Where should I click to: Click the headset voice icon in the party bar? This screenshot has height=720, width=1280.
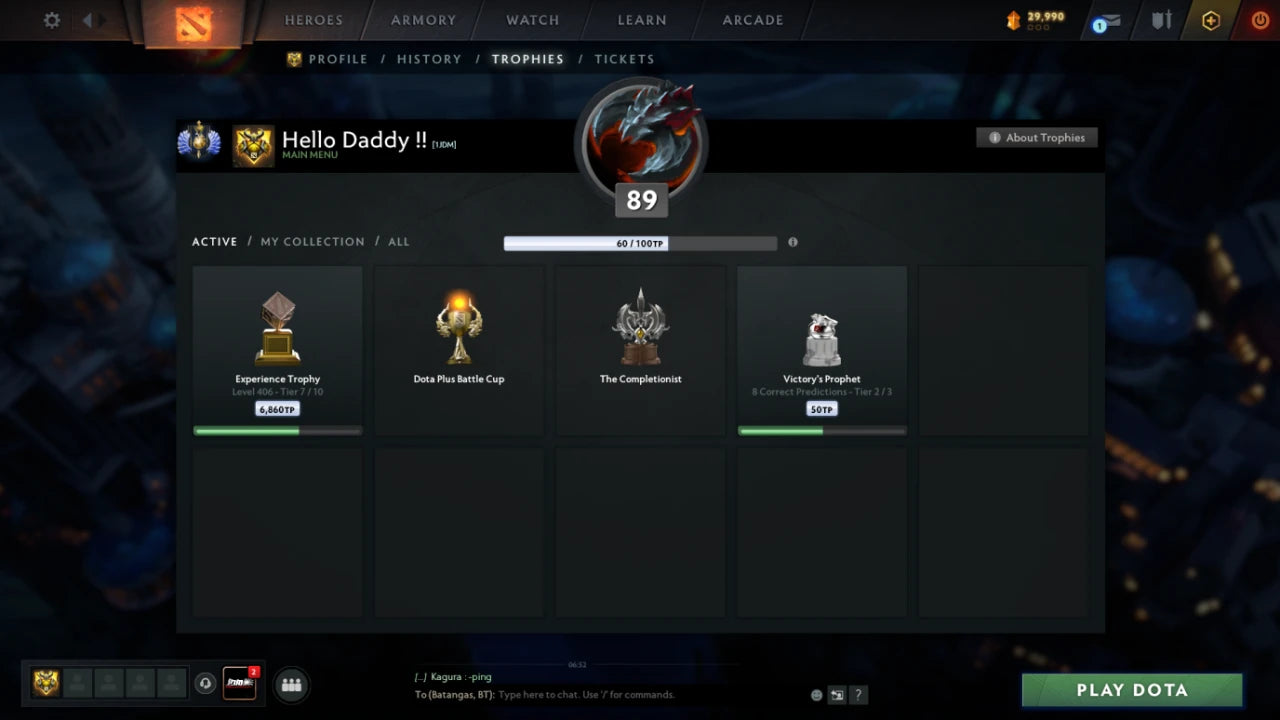pos(207,684)
